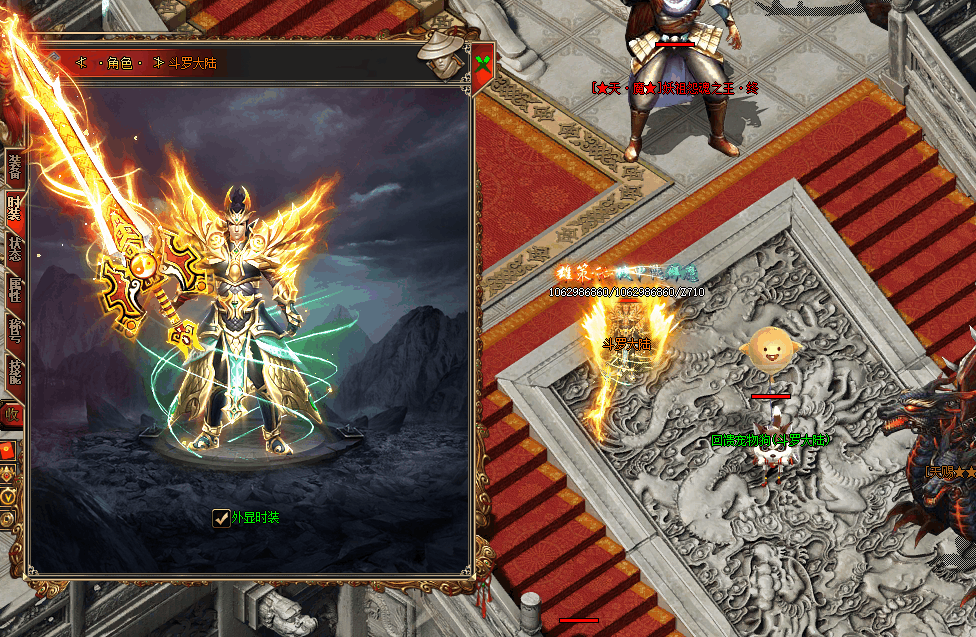This screenshot has width=976, height=637.
Task: Switch to the 装备 equipment tab
Action: click(x=14, y=166)
